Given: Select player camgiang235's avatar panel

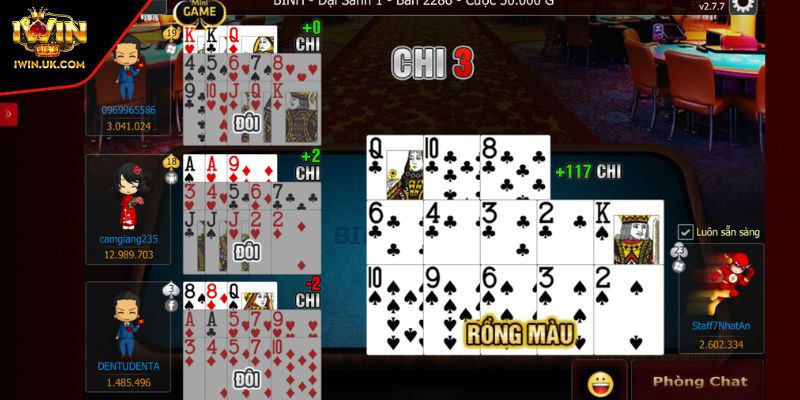Looking at the screenshot, I should (127, 208).
